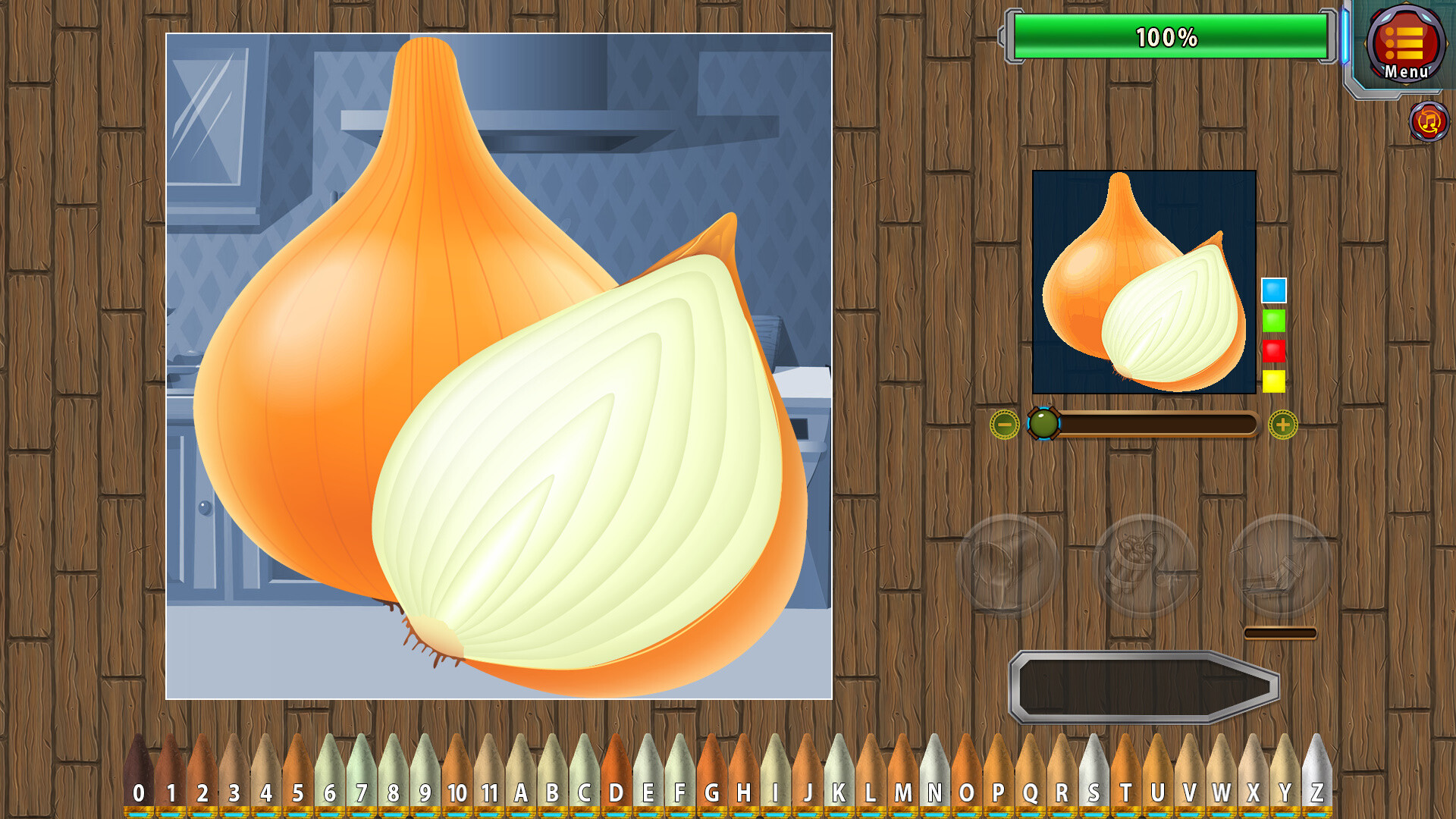Click the 100% progress bar

click(x=1168, y=33)
